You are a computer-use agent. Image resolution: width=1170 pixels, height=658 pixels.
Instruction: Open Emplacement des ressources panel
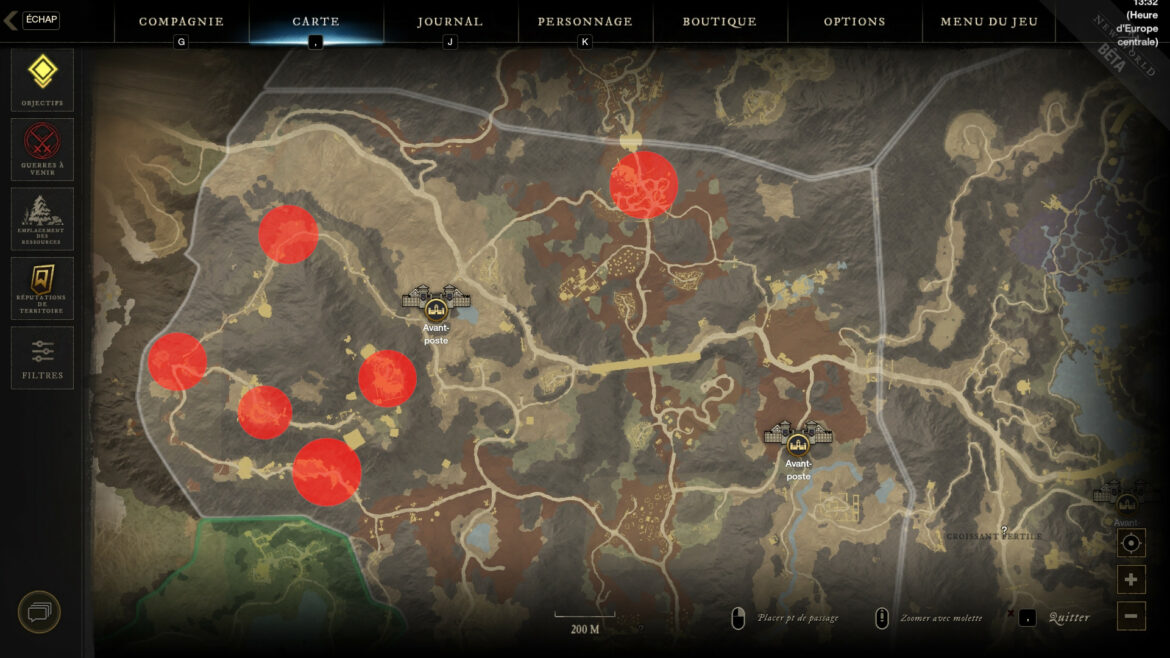(x=42, y=218)
